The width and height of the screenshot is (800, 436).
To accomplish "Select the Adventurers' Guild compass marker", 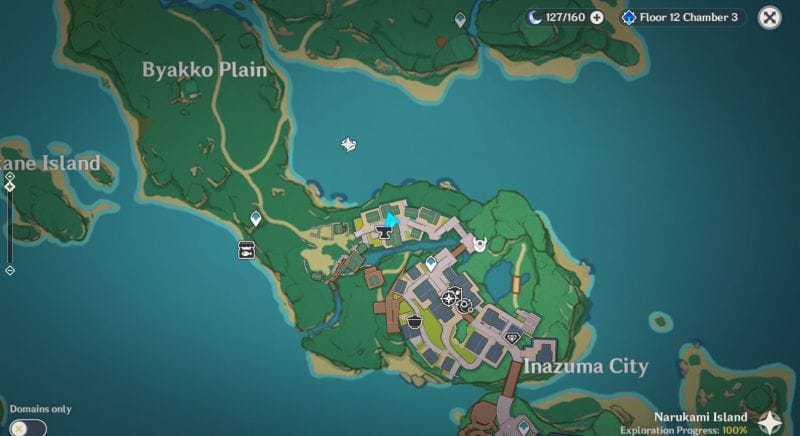I will tap(450, 296).
